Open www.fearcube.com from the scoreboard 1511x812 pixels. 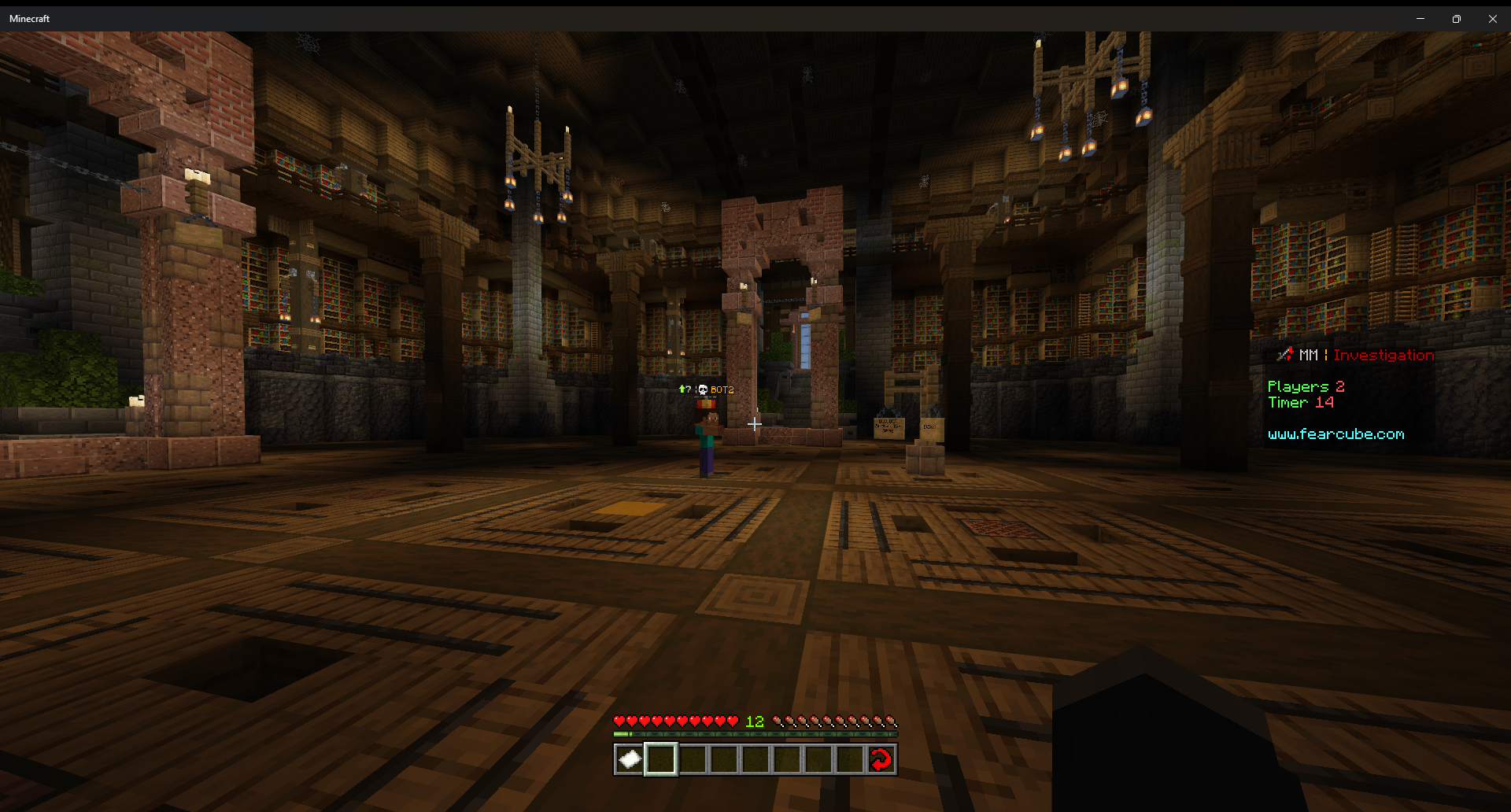(1336, 434)
